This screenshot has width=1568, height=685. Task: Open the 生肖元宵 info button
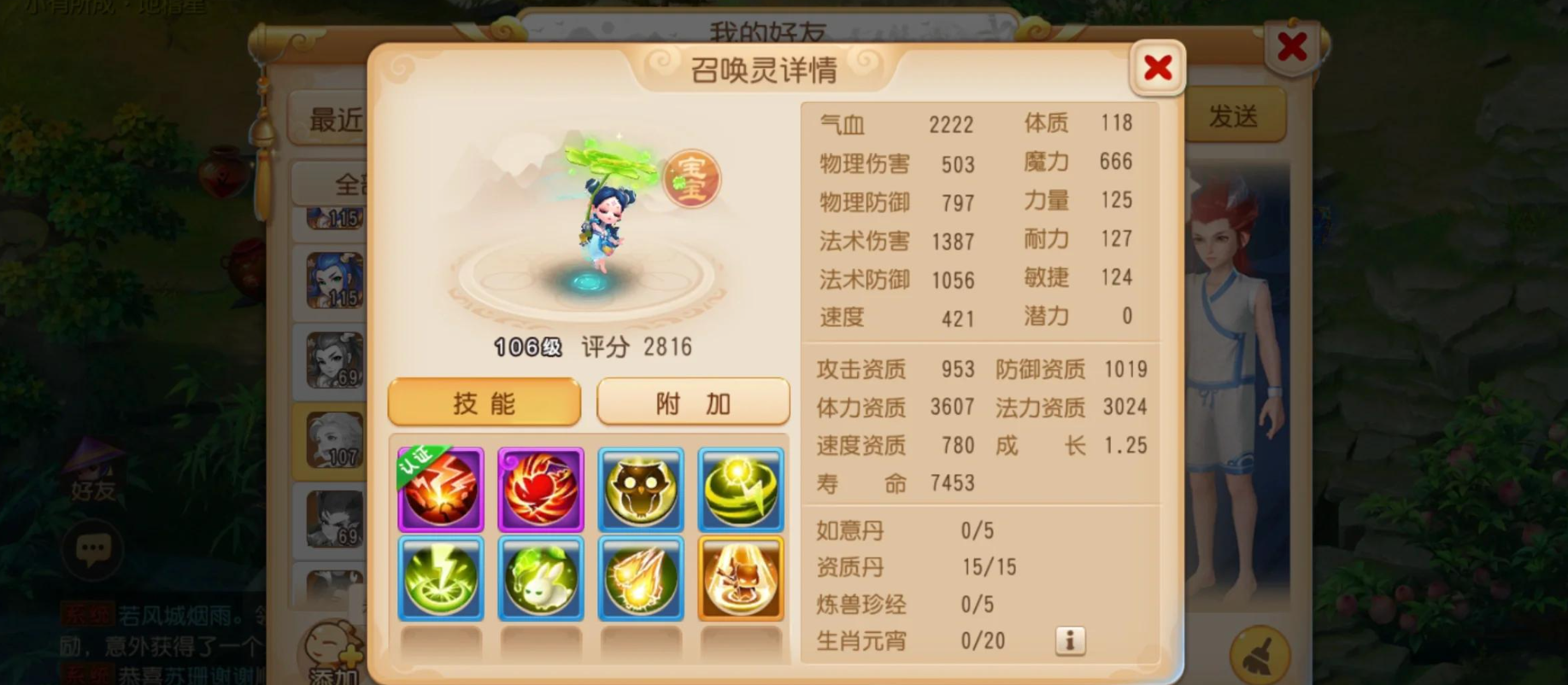[1069, 641]
